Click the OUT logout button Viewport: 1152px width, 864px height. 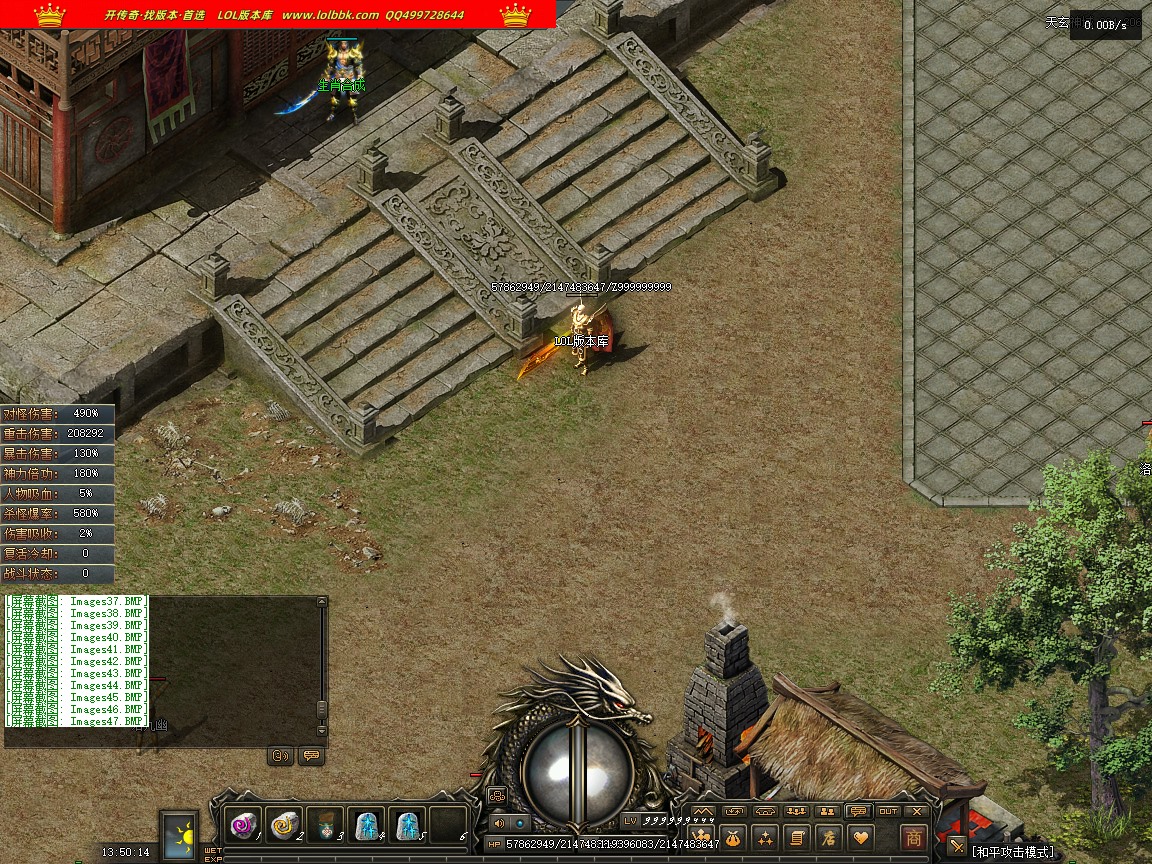coord(888,811)
